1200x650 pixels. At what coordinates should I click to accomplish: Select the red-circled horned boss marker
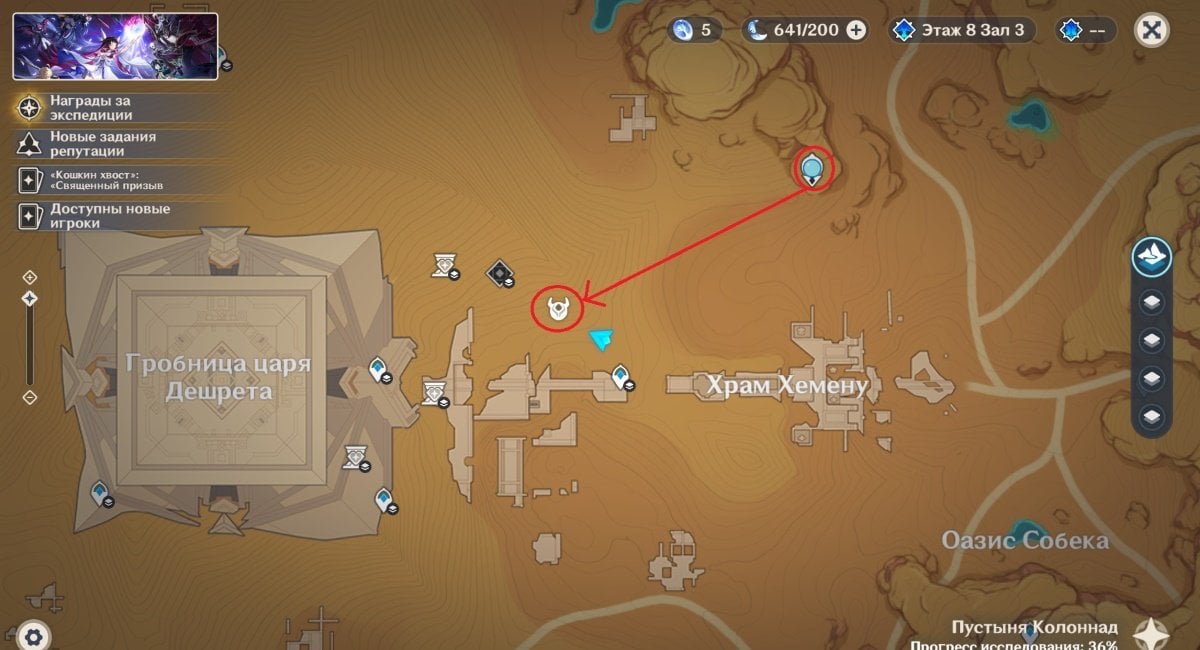click(x=559, y=309)
